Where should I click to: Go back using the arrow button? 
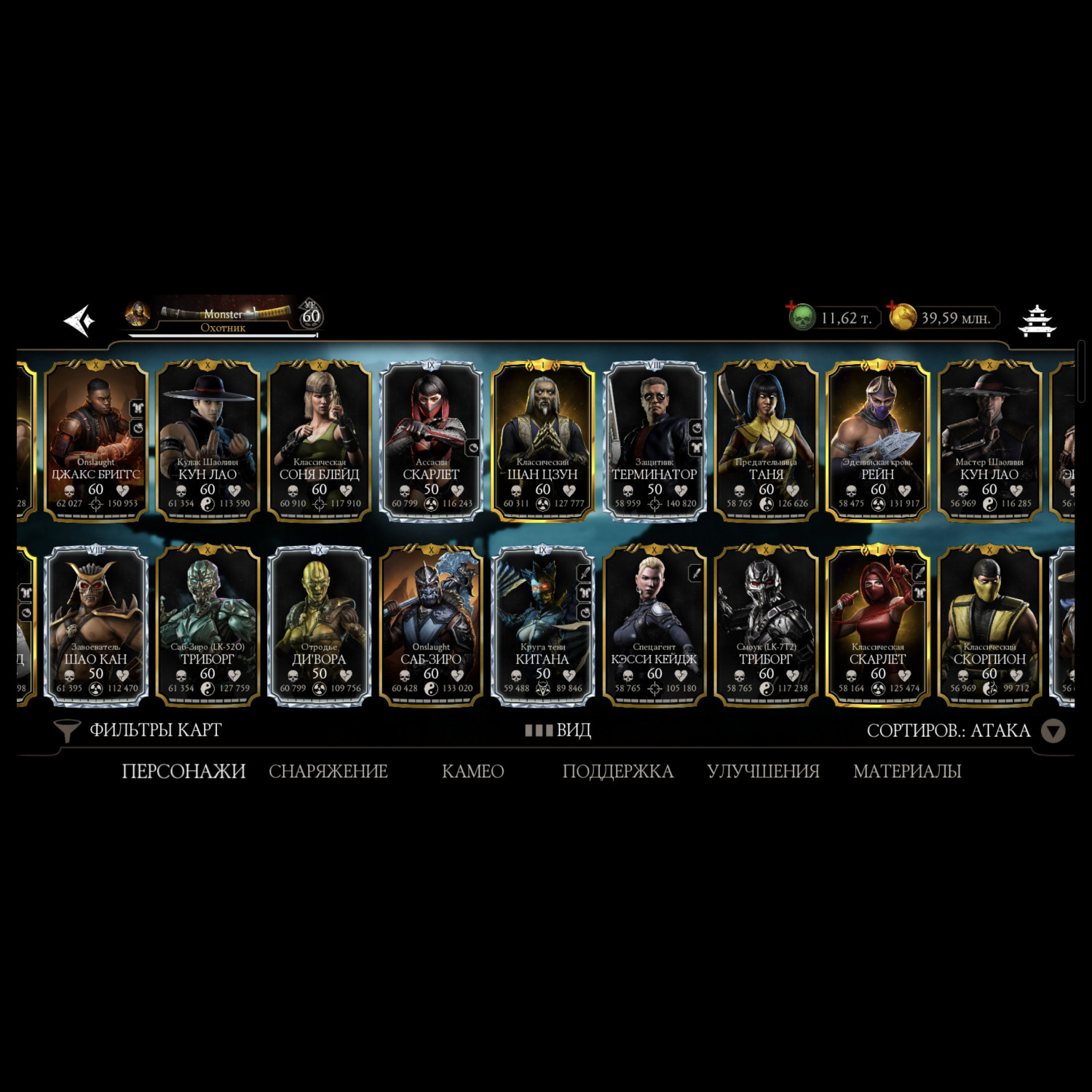(x=79, y=320)
